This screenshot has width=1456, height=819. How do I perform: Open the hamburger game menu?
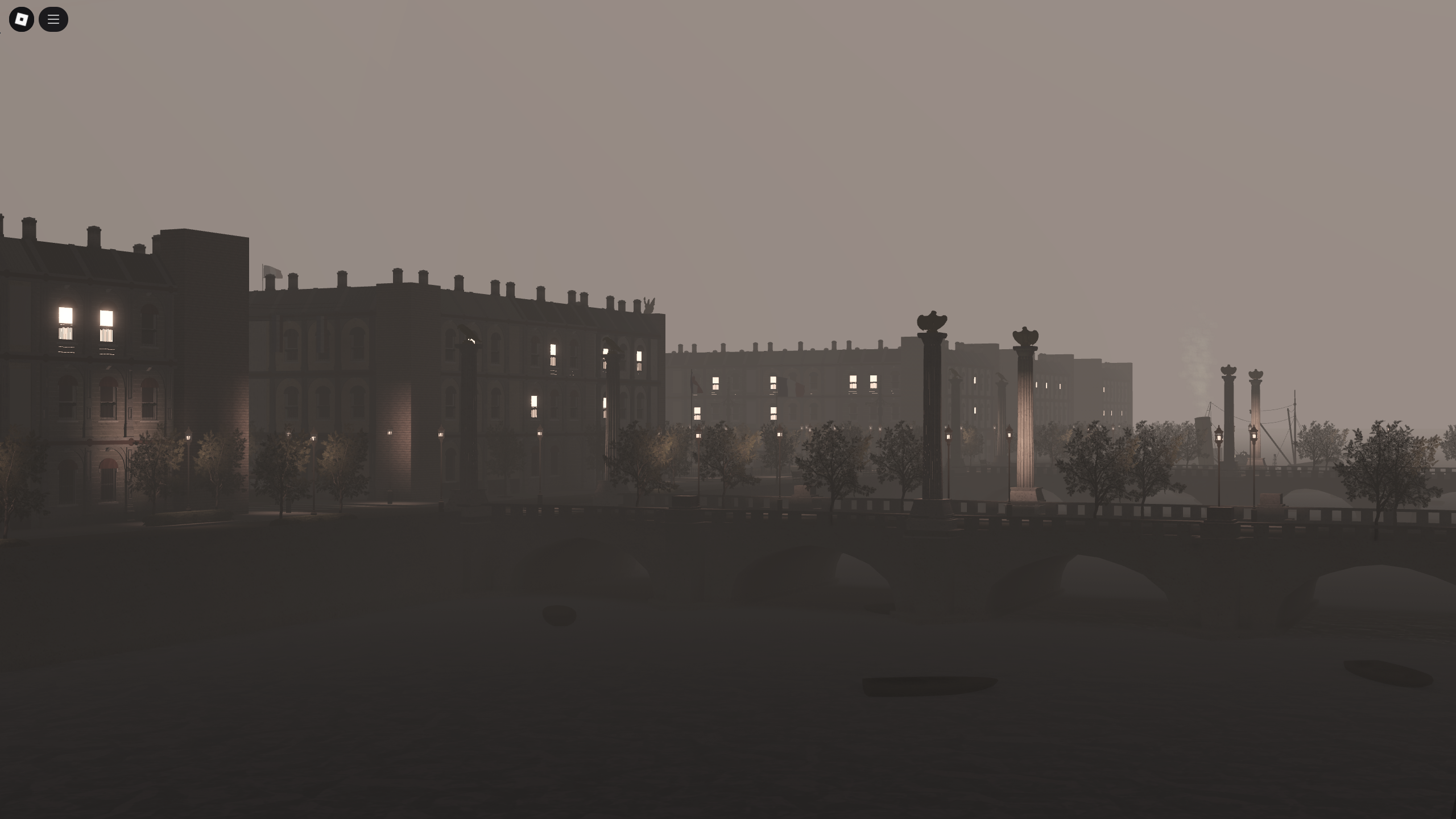point(54,19)
